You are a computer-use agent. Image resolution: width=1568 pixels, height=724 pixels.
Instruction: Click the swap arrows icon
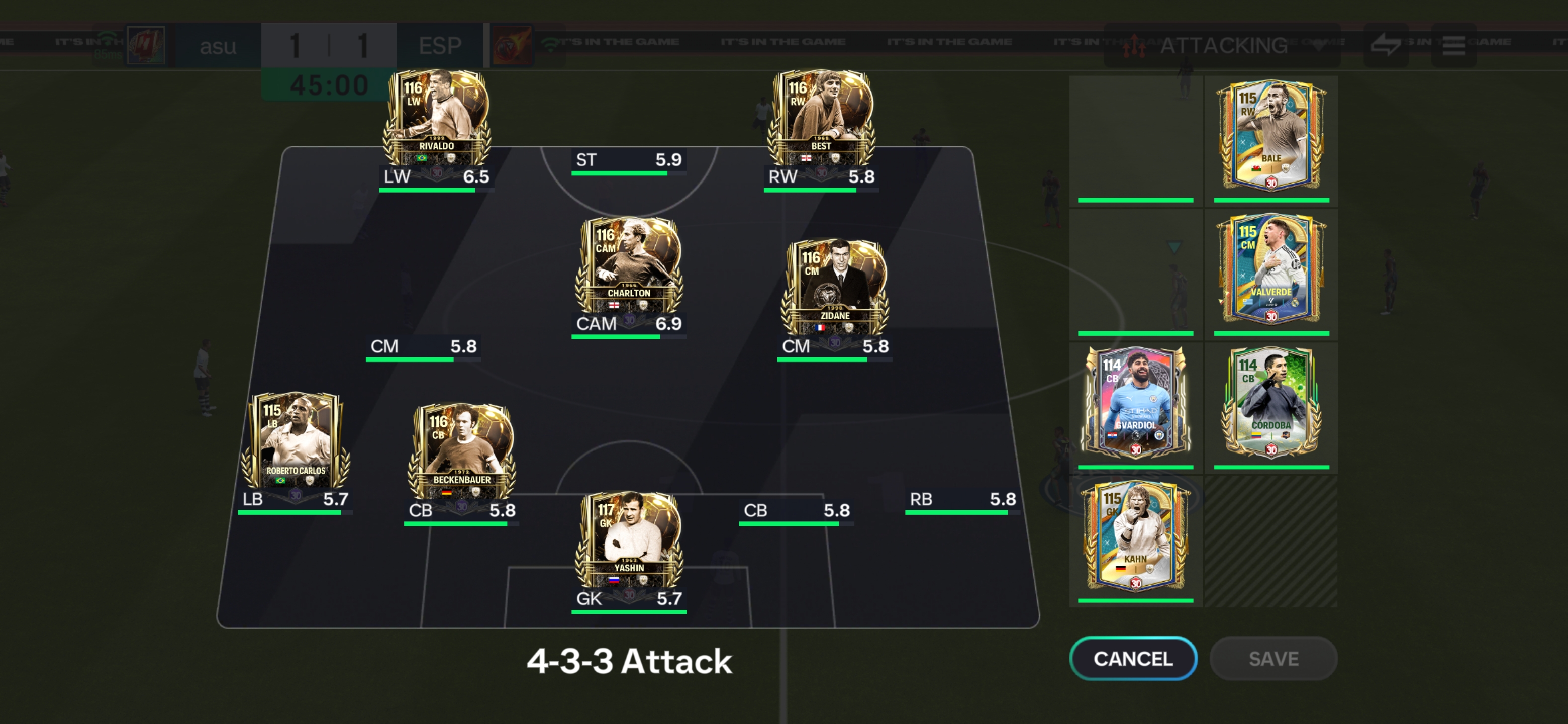1386,46
